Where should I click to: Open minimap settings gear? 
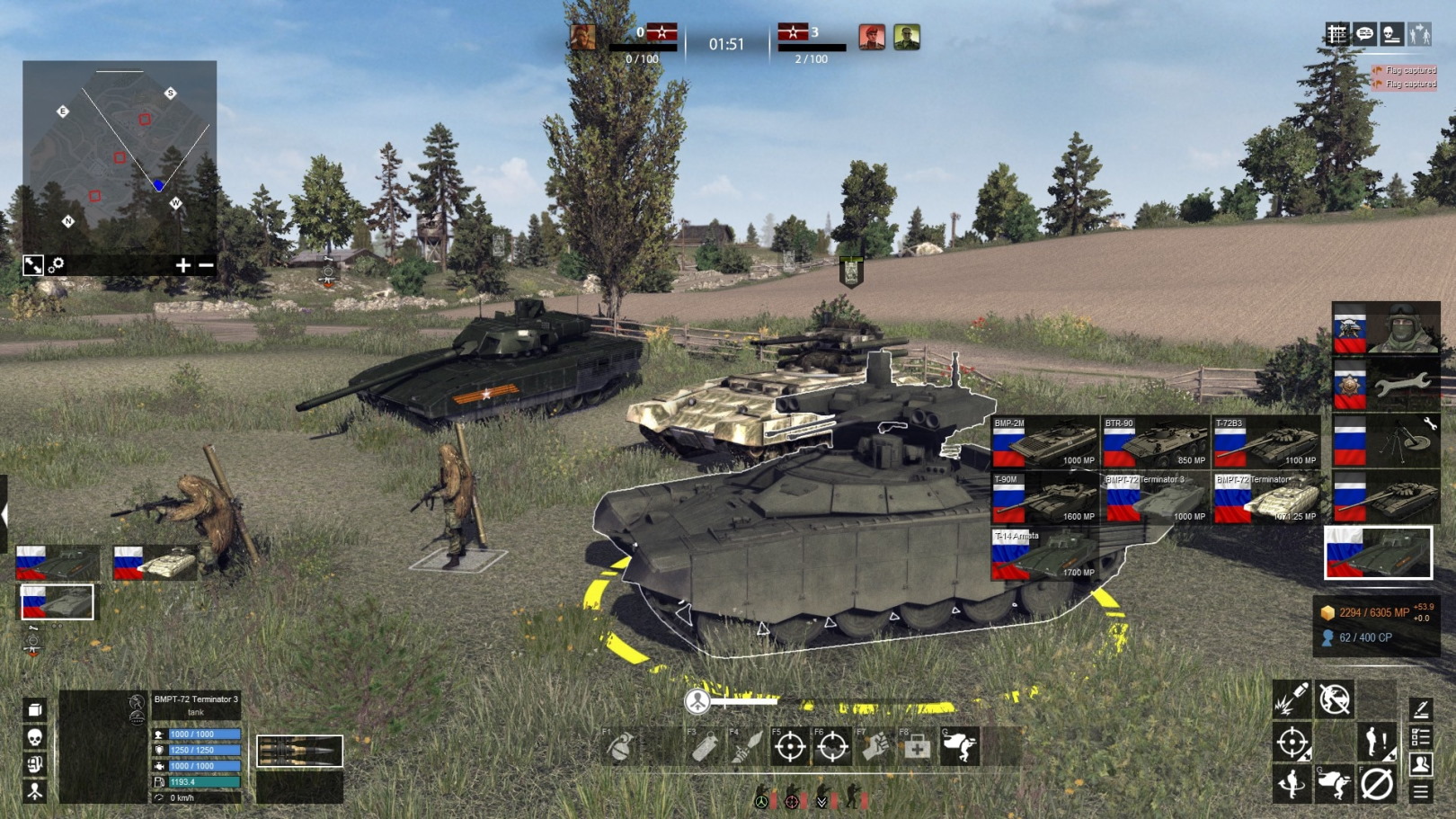point(57,265)
